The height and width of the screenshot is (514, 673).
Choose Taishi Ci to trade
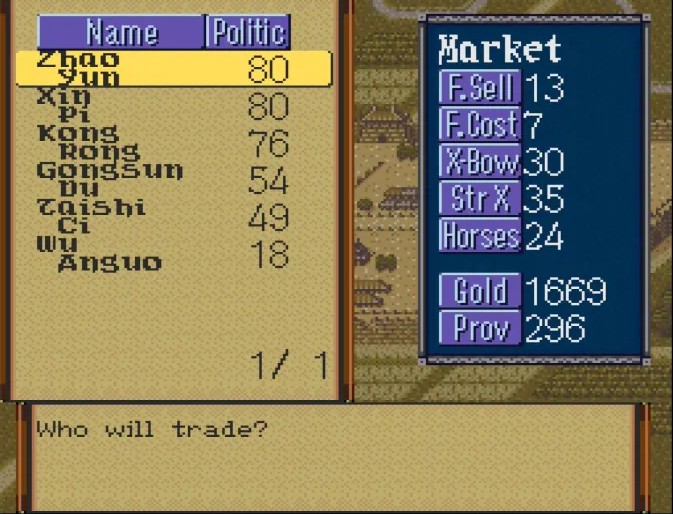pyautogui.click(x=172, y=216)
